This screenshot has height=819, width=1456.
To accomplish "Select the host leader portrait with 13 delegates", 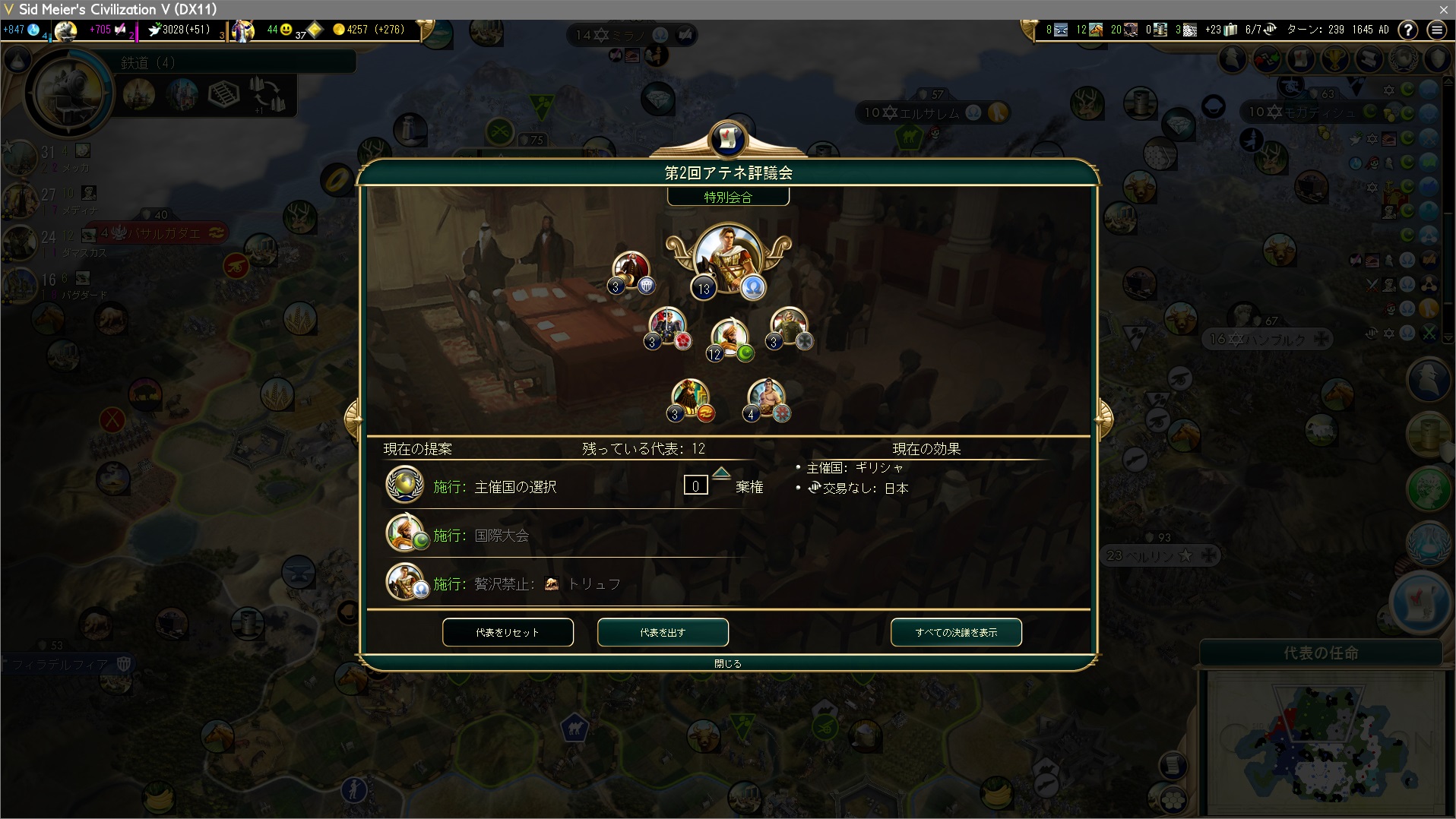I will tap(727, 258).
